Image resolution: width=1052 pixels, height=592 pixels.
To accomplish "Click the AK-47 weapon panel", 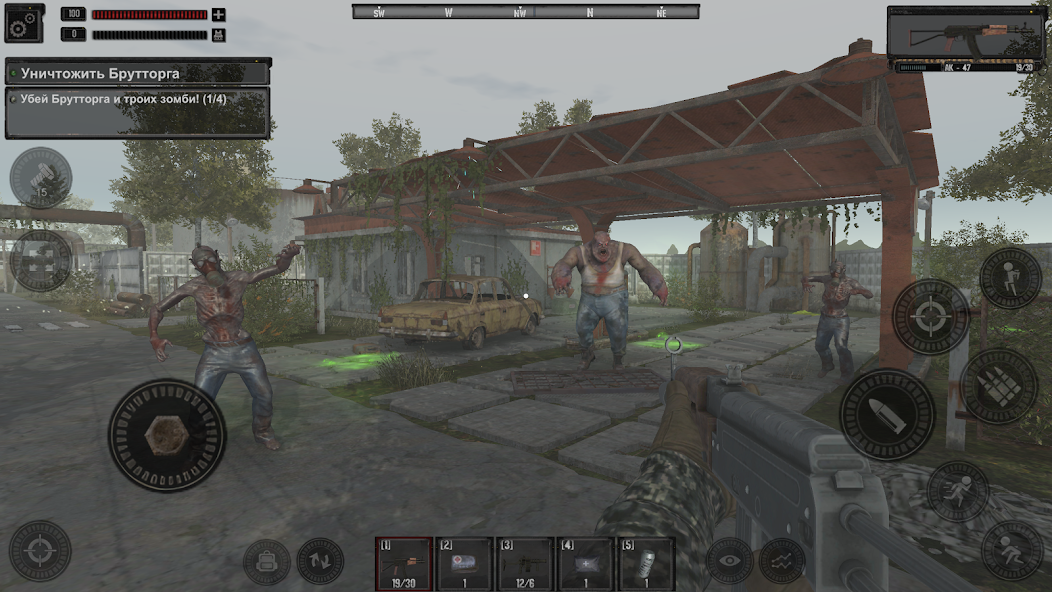I will click(965, 39).
